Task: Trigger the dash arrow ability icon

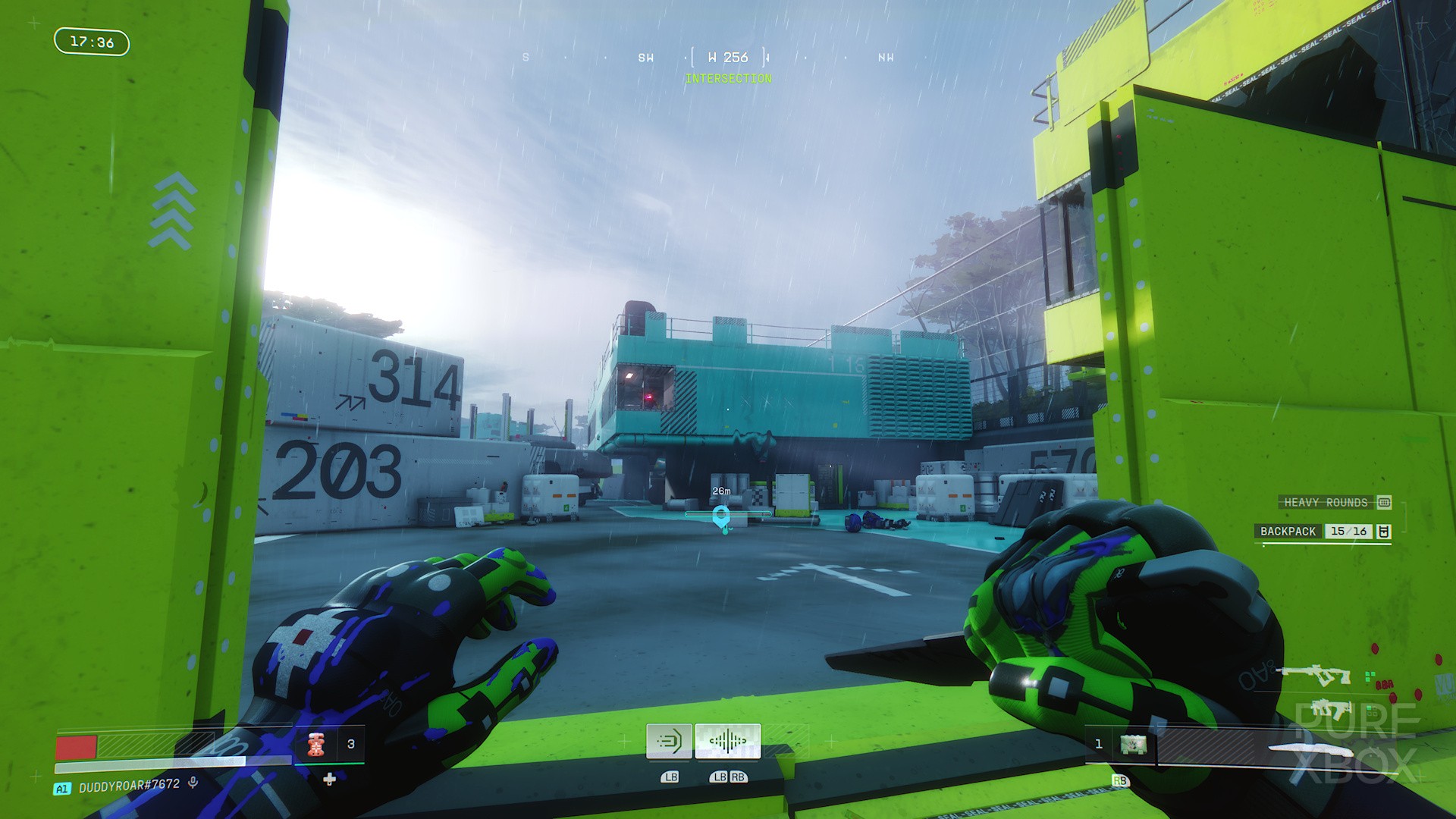Action: [669, 741]
